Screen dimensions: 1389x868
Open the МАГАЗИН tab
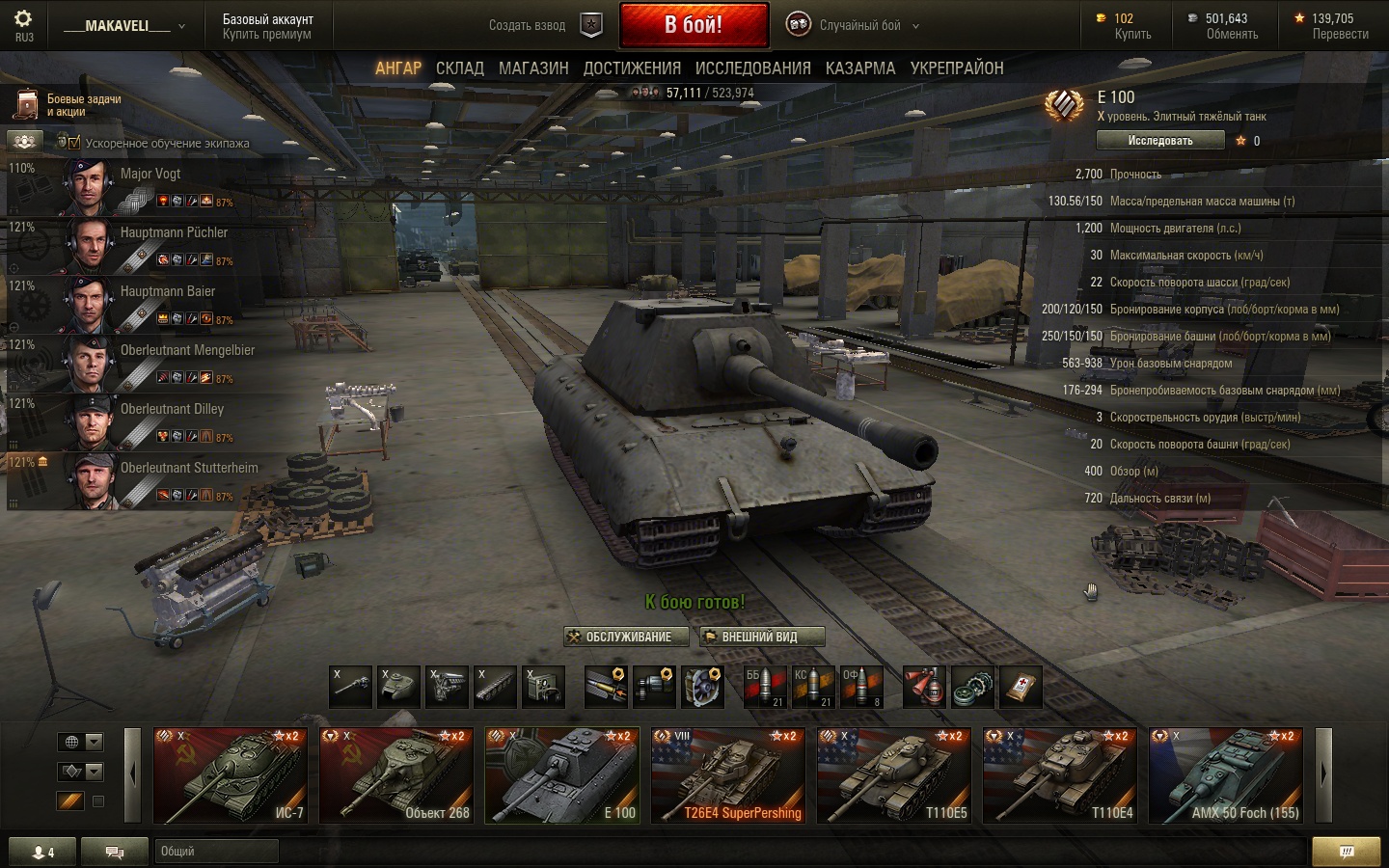pyautogui.click(x=533, y=68)
